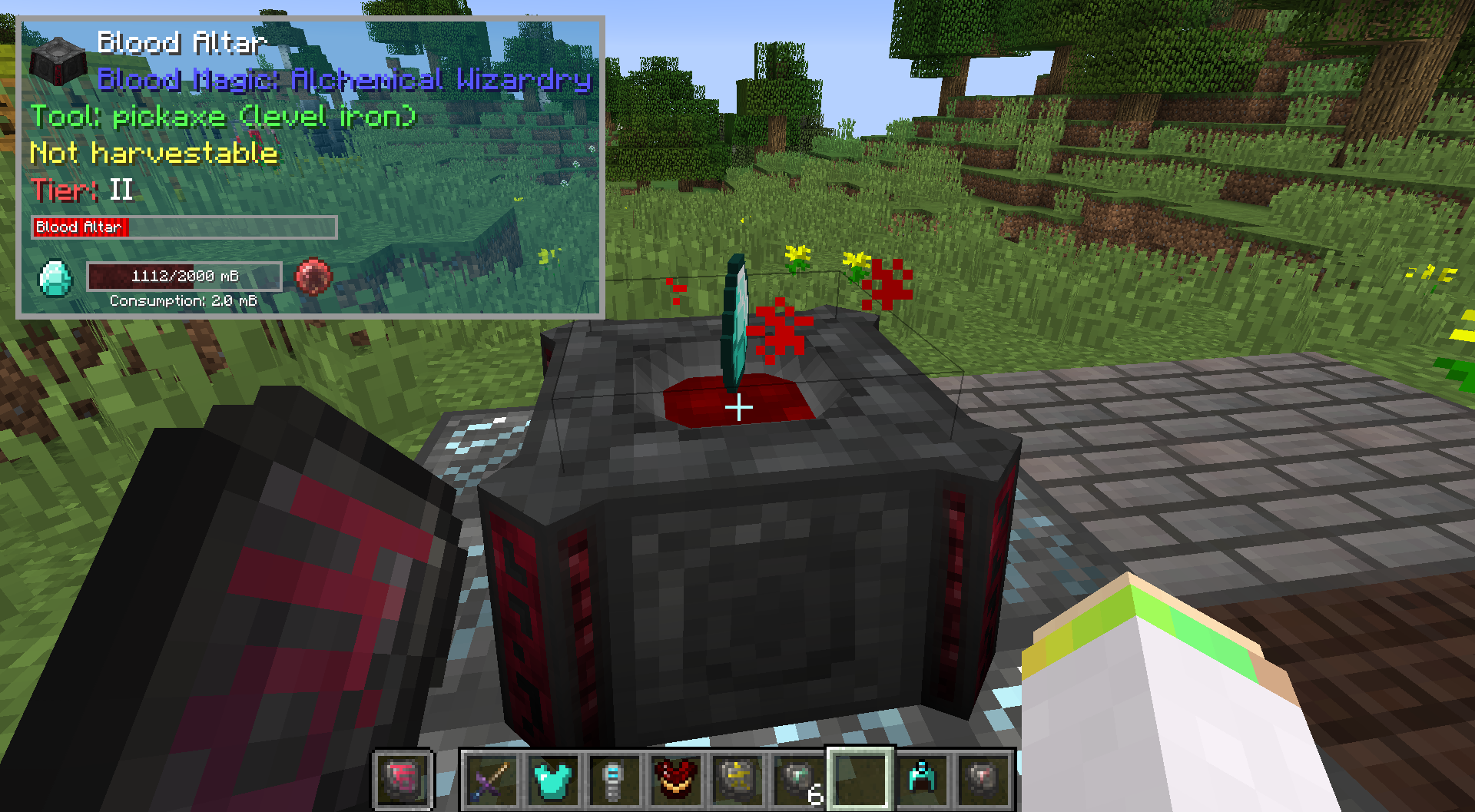Pick the yellow-marked stone sigil slot
Viewport: 1475px width, 812px height.
click(x=737, y=780)
